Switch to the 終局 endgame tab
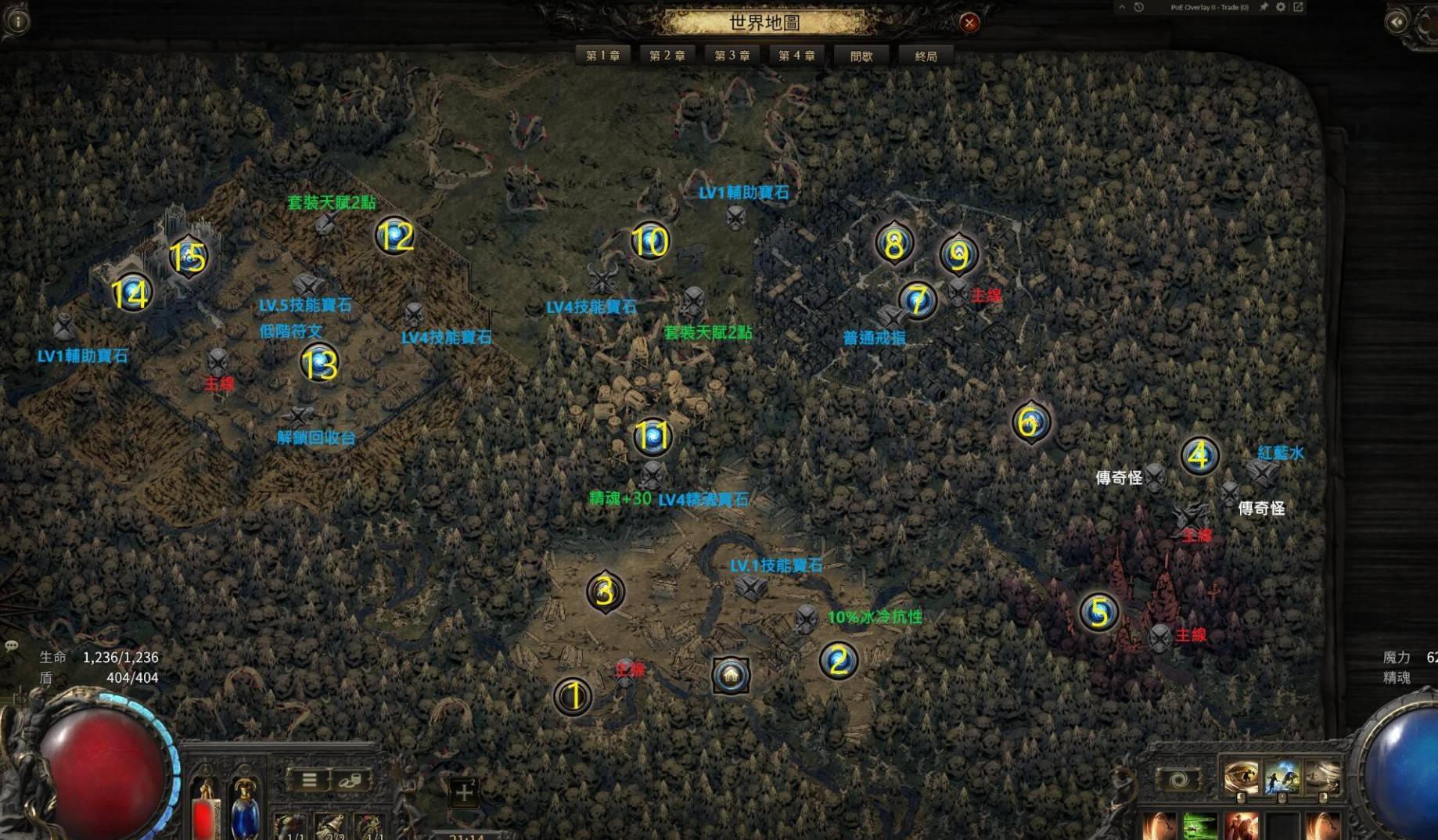The height and width of the screenshot is (840, 1438). point(926,56)
